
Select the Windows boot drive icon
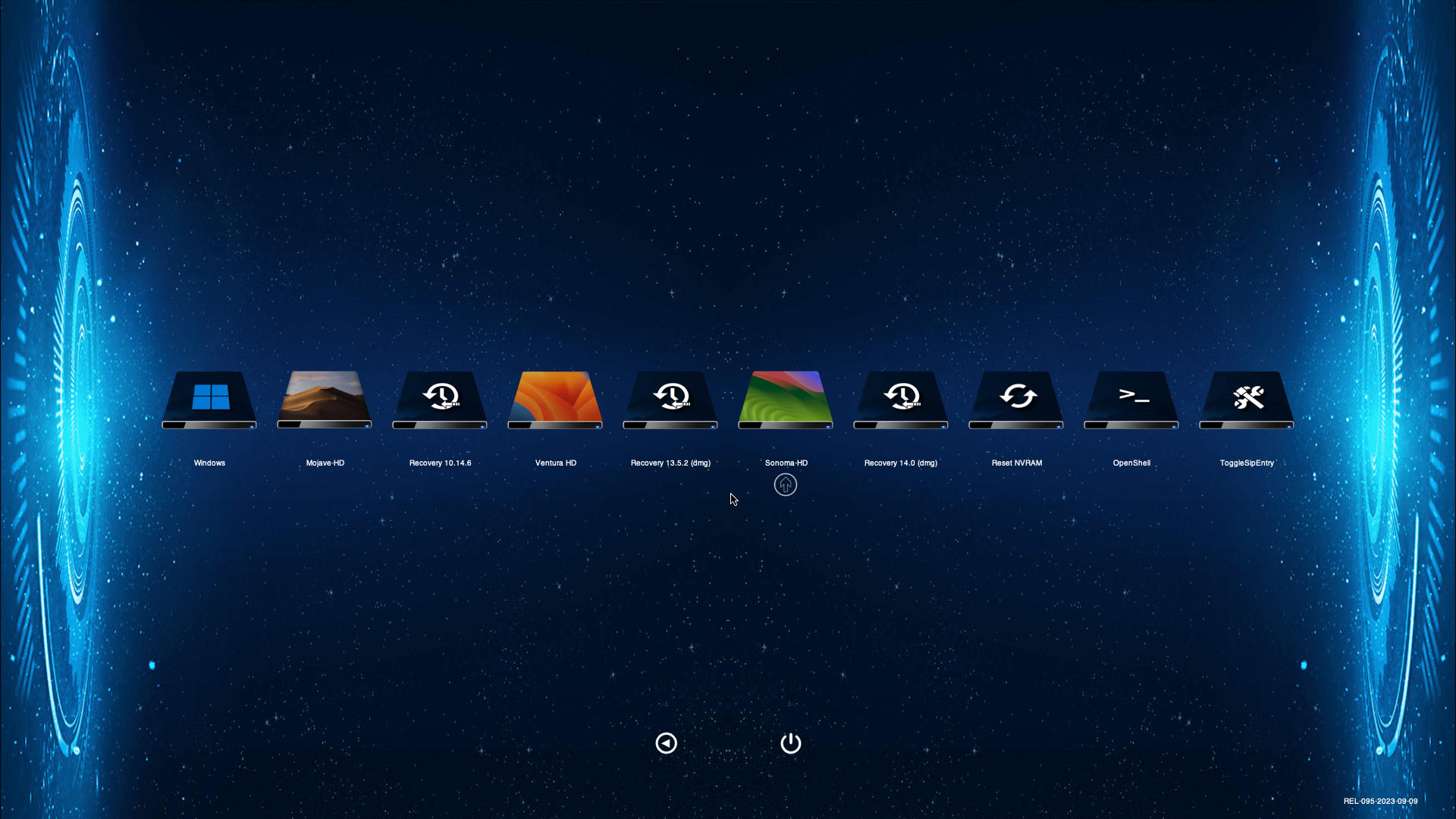209,400
